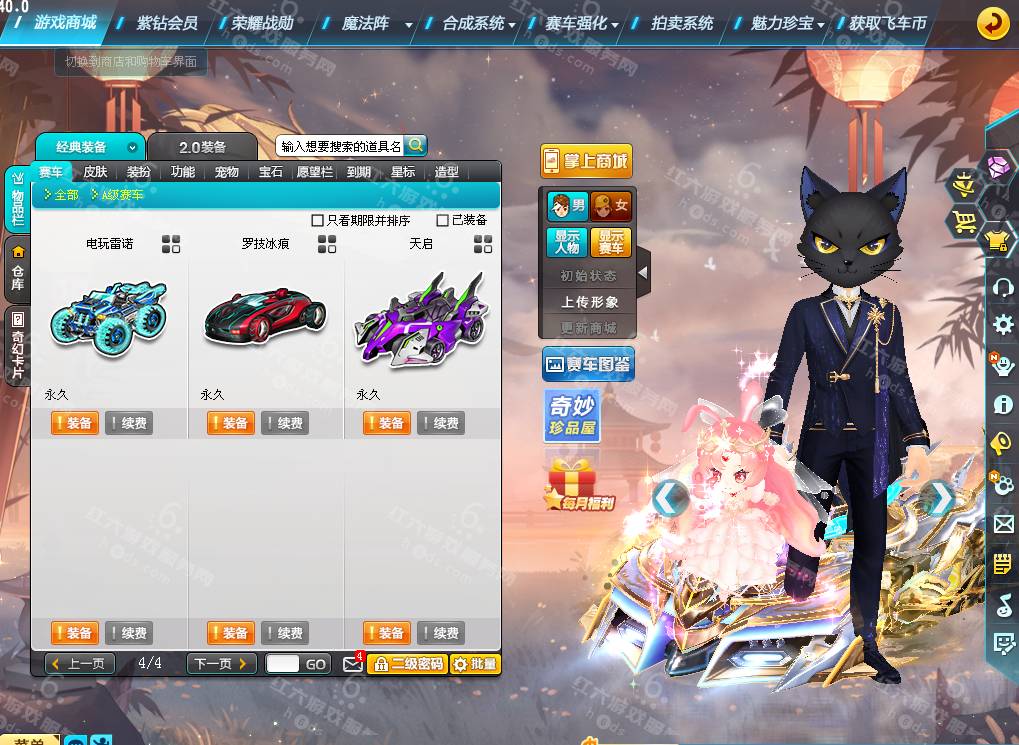Click the yellow back arrow button
The height and width of the screenshot is (745, 1019).
click(x=992, y=22)
